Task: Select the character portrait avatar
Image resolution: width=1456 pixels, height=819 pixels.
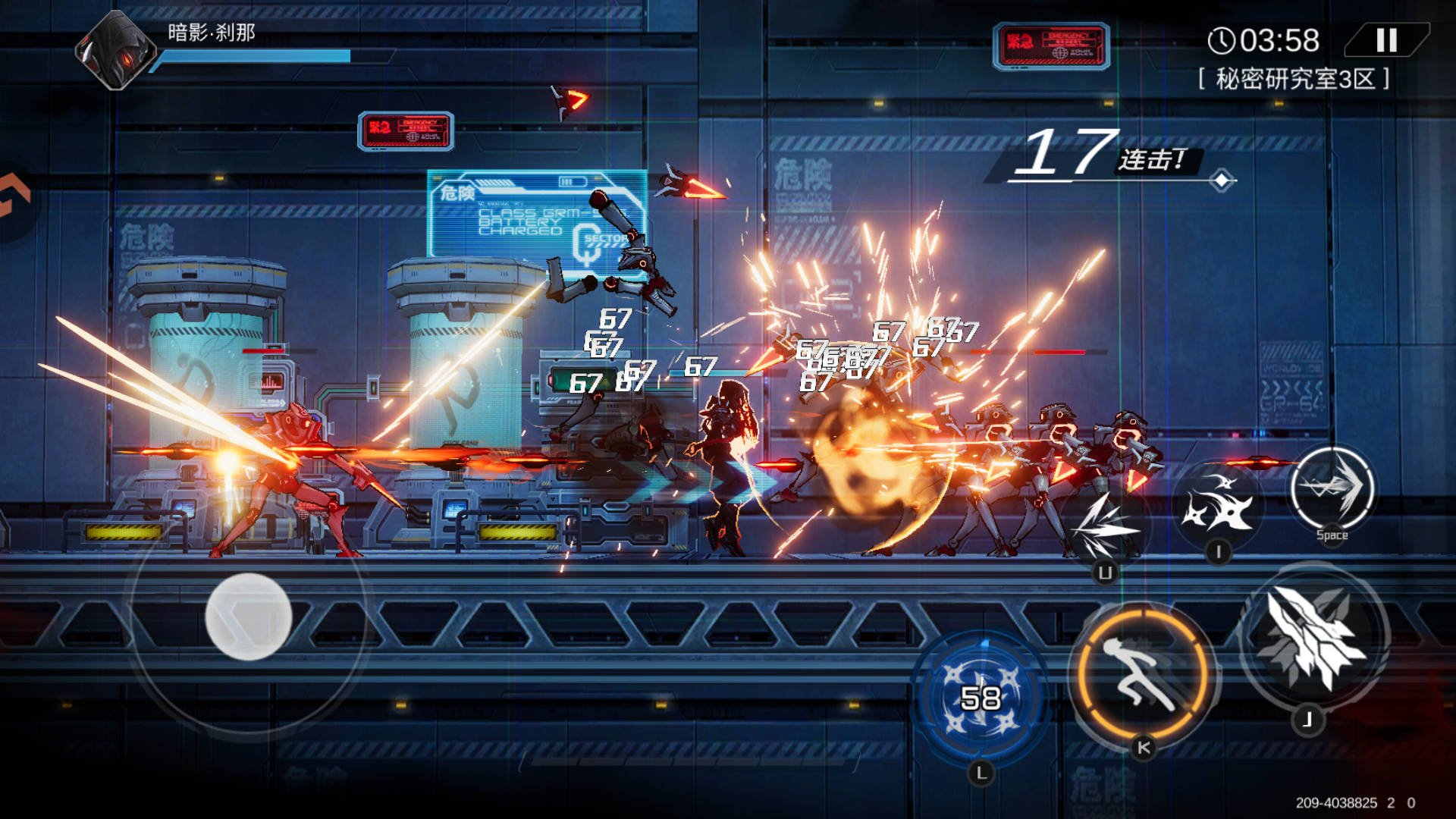Action: coord(116,51)
